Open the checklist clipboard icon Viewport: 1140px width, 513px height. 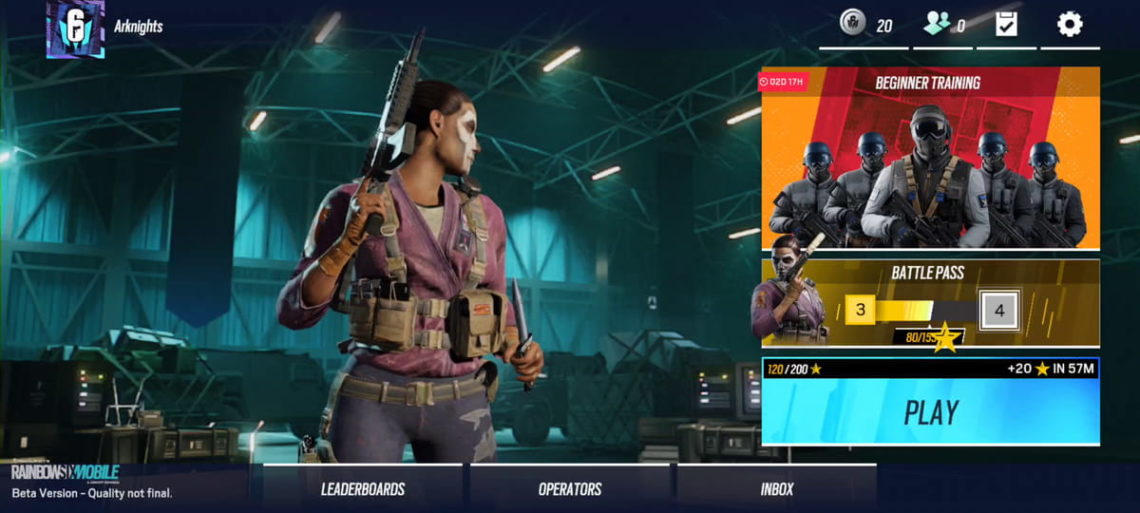click(1006, 24)
